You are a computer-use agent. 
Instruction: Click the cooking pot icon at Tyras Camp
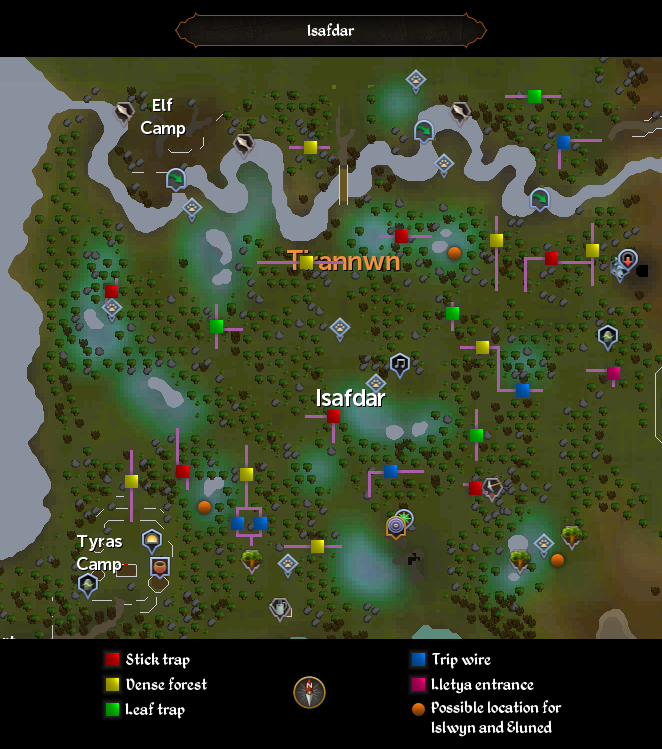tap(158, 567)
